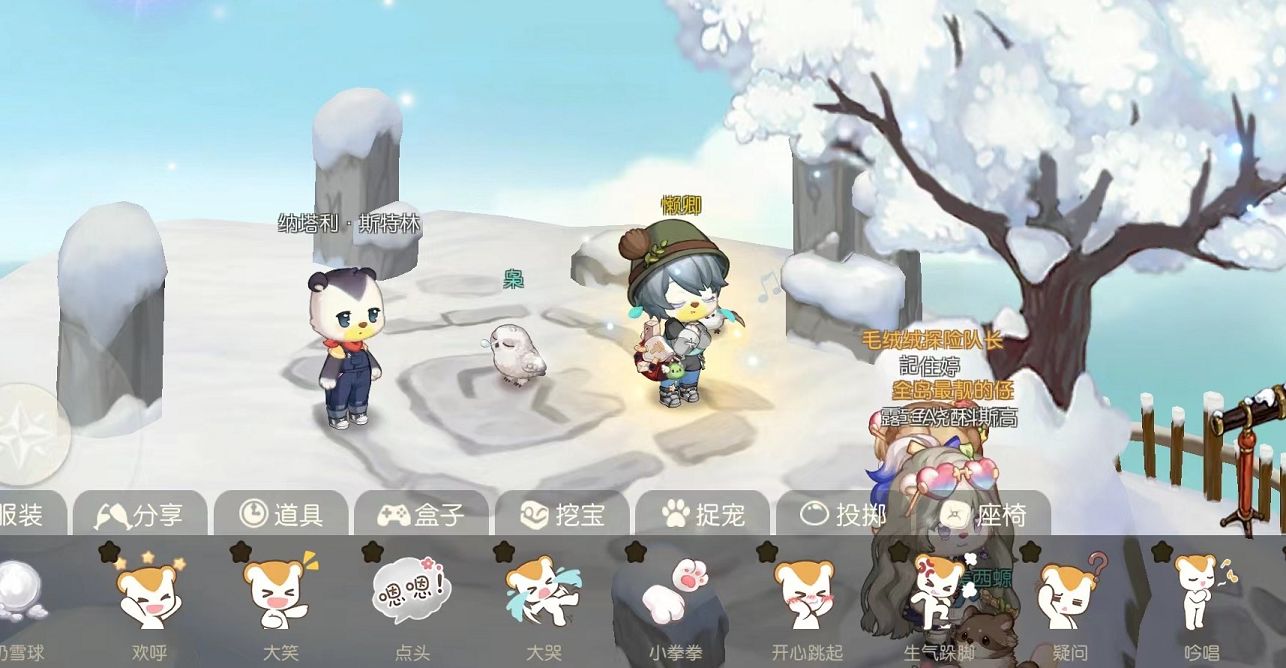Open the 座椅 seat tab
Screen dimensions: 1286x668
[x=984, y=515]
